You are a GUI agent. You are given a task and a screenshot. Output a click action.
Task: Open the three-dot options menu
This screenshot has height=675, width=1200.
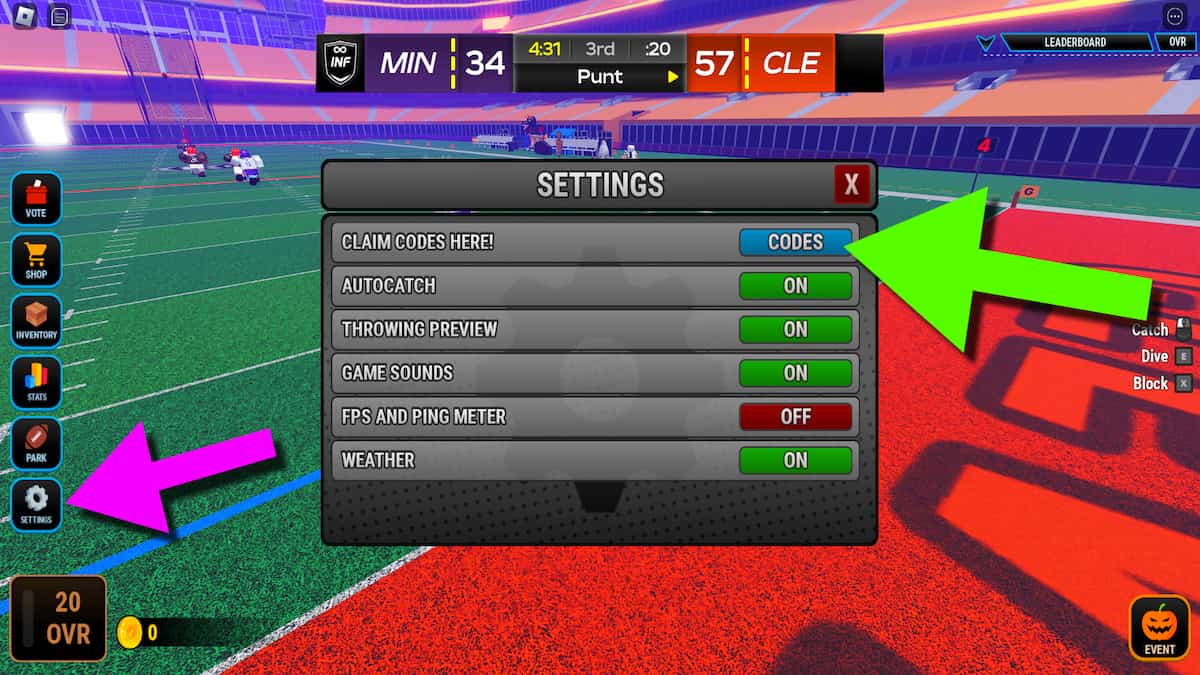(x=1174, y=17)
